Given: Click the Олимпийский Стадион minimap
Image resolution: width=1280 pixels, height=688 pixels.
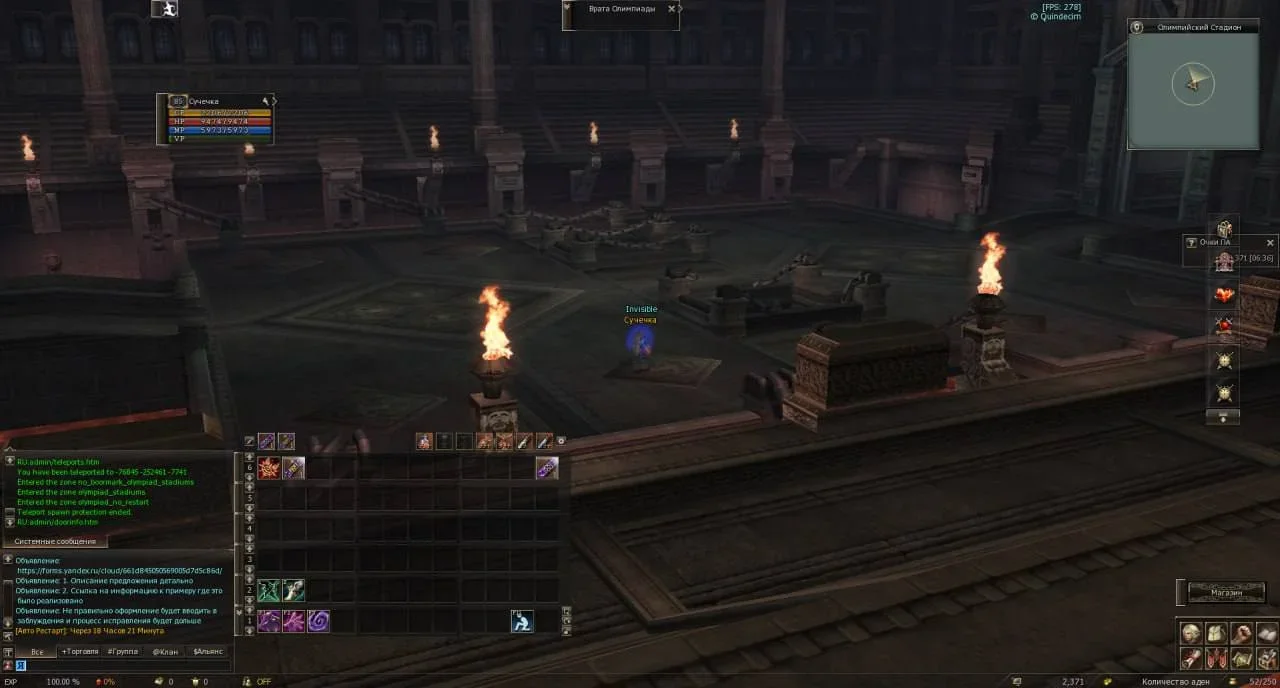Looking at the screenshot, I should (1193, 90).
